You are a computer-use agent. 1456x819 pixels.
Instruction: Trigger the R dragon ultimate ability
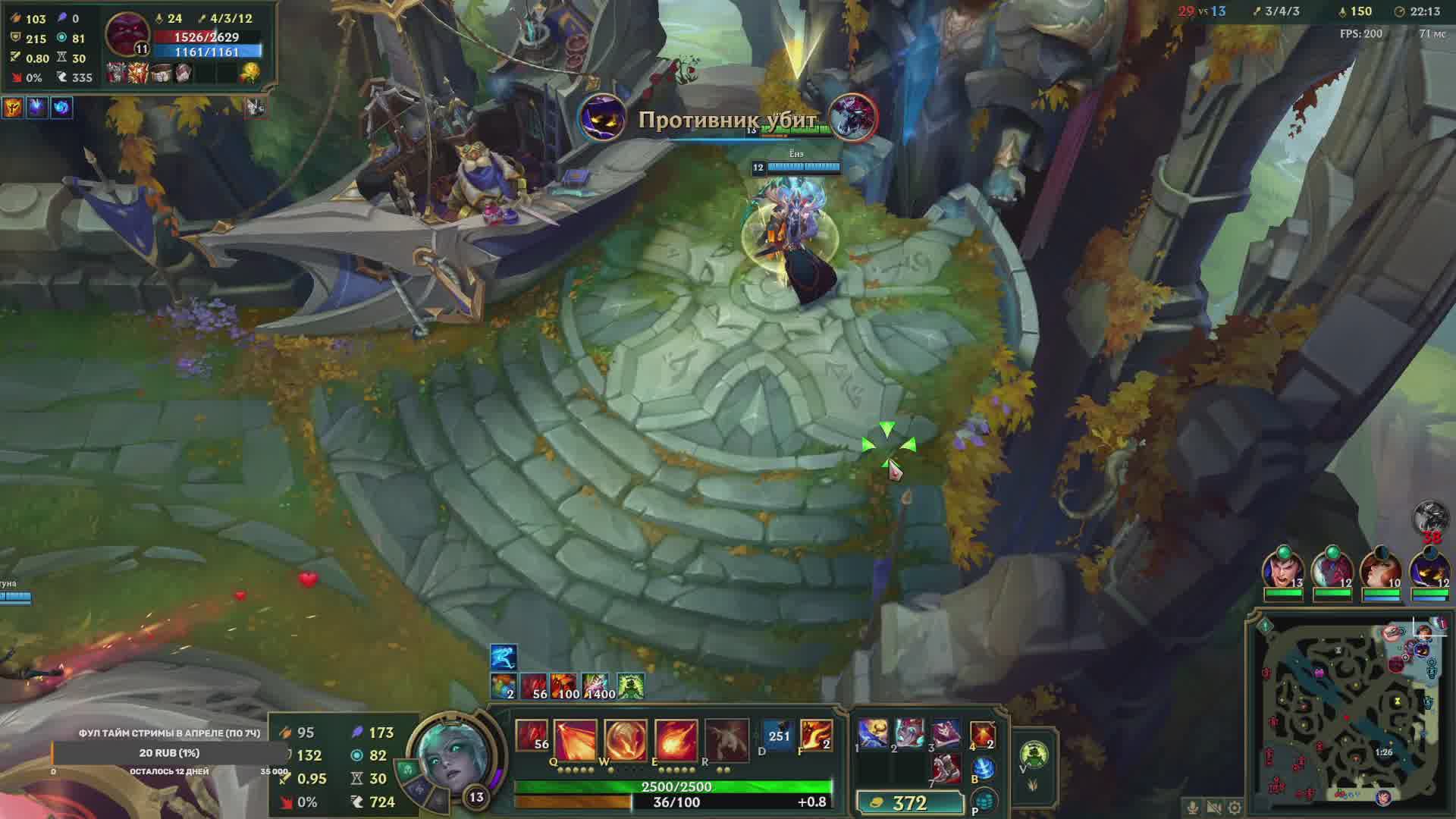point(726,740)
